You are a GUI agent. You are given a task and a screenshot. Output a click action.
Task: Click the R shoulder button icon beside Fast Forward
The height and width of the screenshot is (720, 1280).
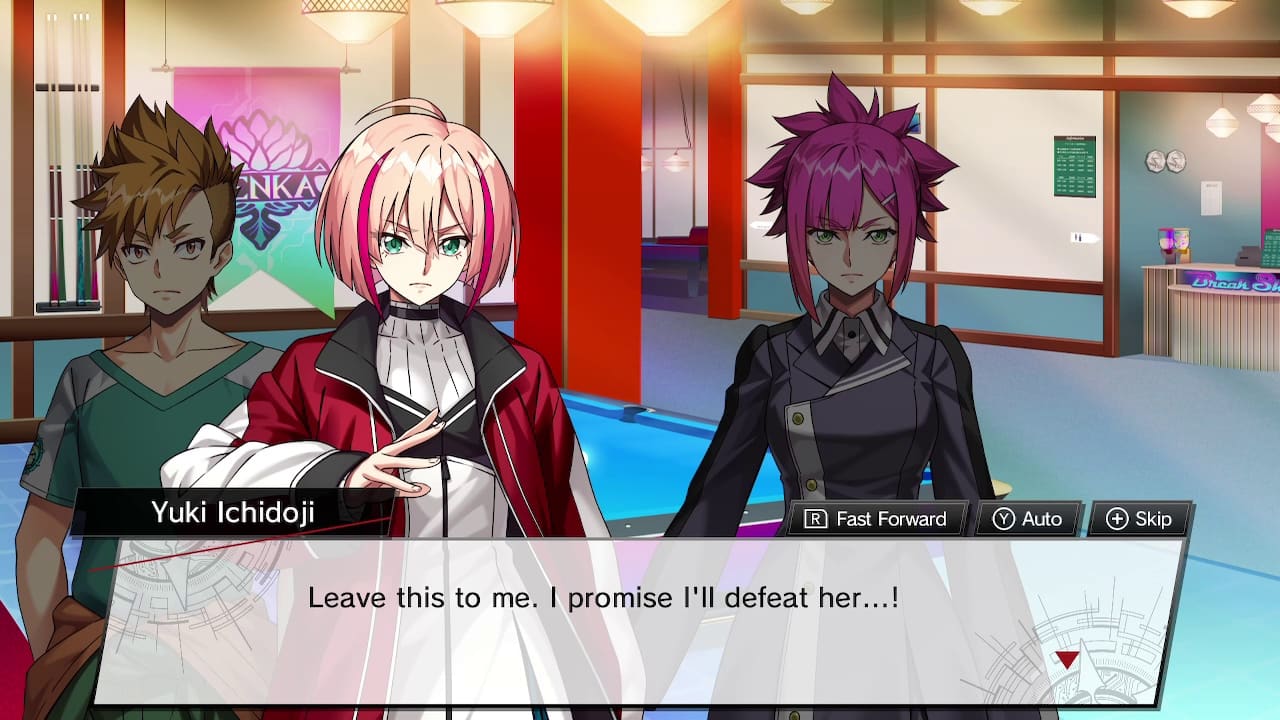pyautogui.click(x=817, y=519)
